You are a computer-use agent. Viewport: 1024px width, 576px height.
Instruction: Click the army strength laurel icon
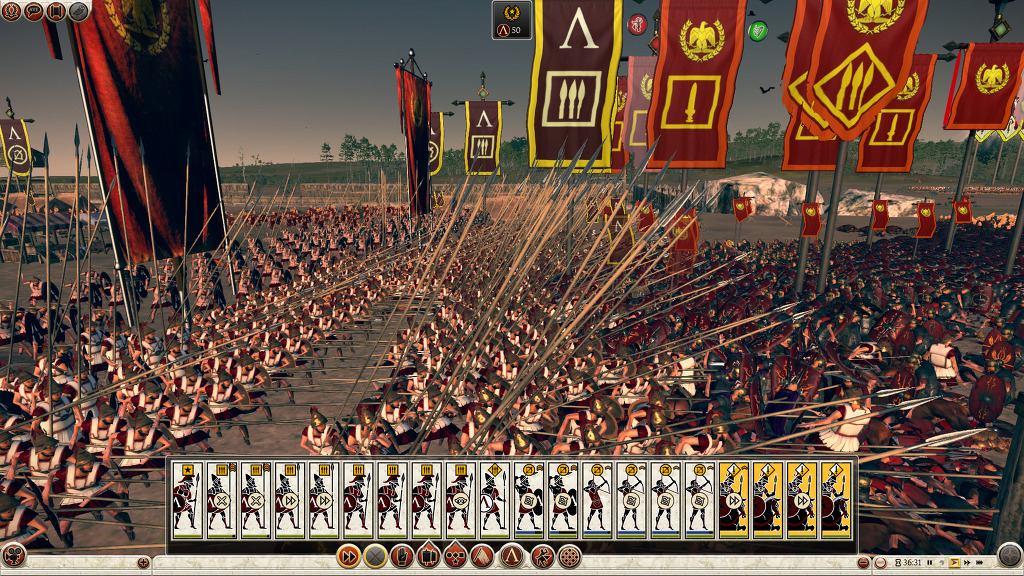pos(512,18)
